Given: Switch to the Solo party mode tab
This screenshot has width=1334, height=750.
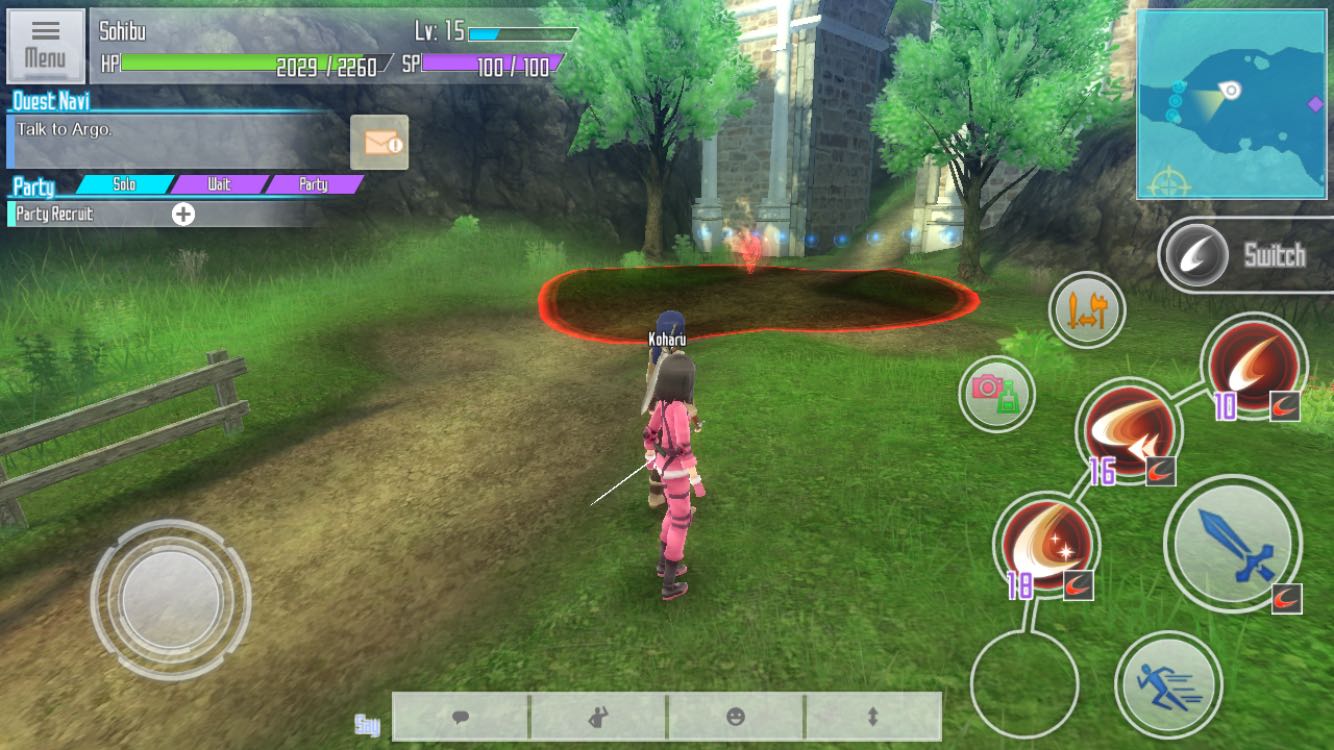Looking at the screenshot, I should tap(124, 184).
